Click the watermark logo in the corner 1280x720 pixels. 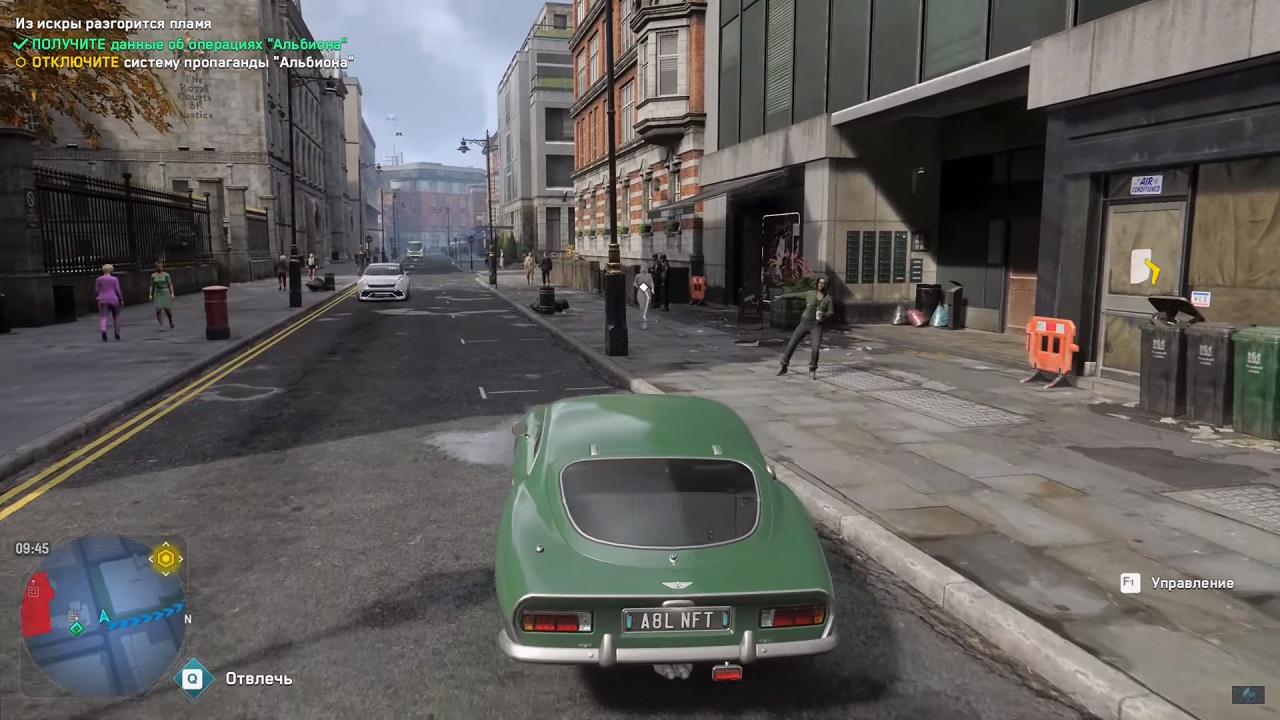point(1247,694)
